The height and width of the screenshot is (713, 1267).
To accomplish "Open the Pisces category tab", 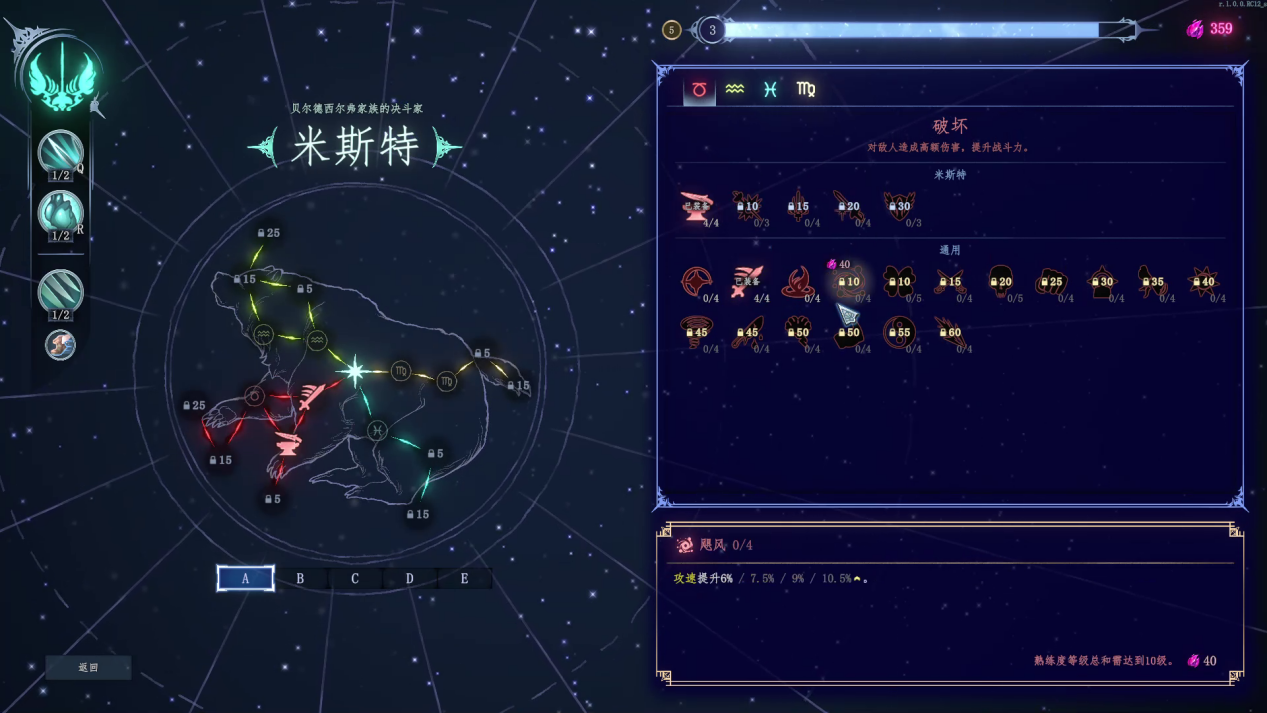I will point(770,90).
